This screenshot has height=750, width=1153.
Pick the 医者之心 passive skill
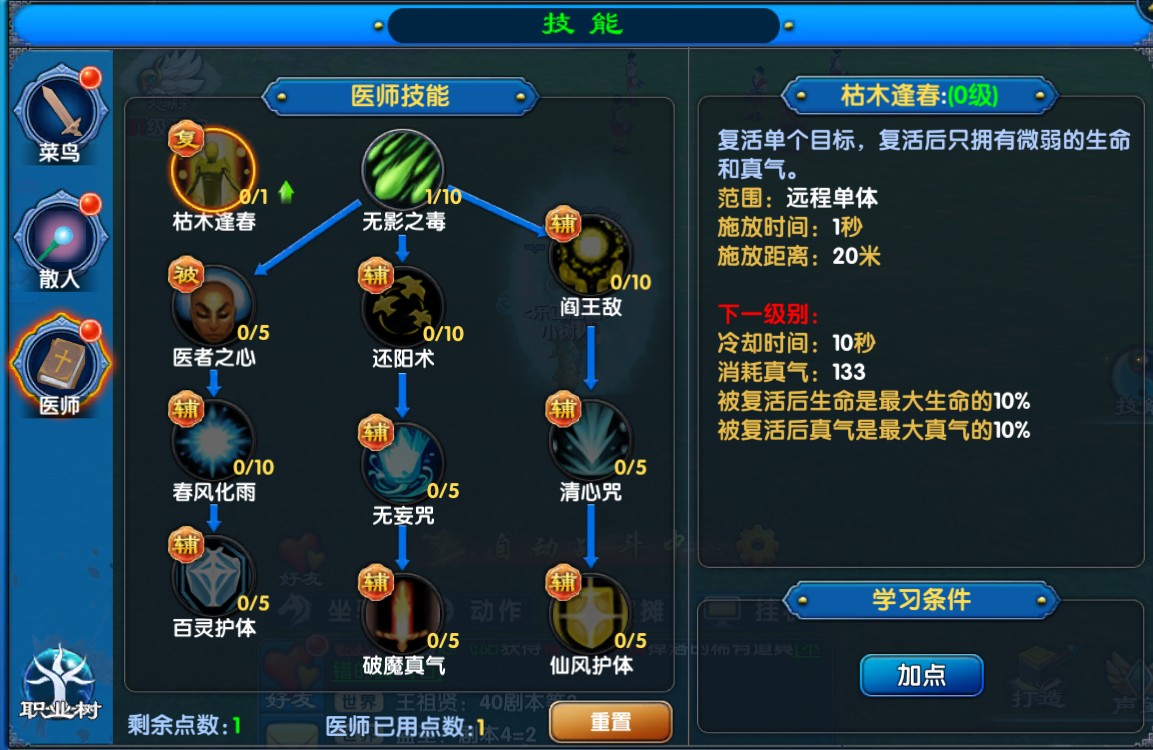213,305
